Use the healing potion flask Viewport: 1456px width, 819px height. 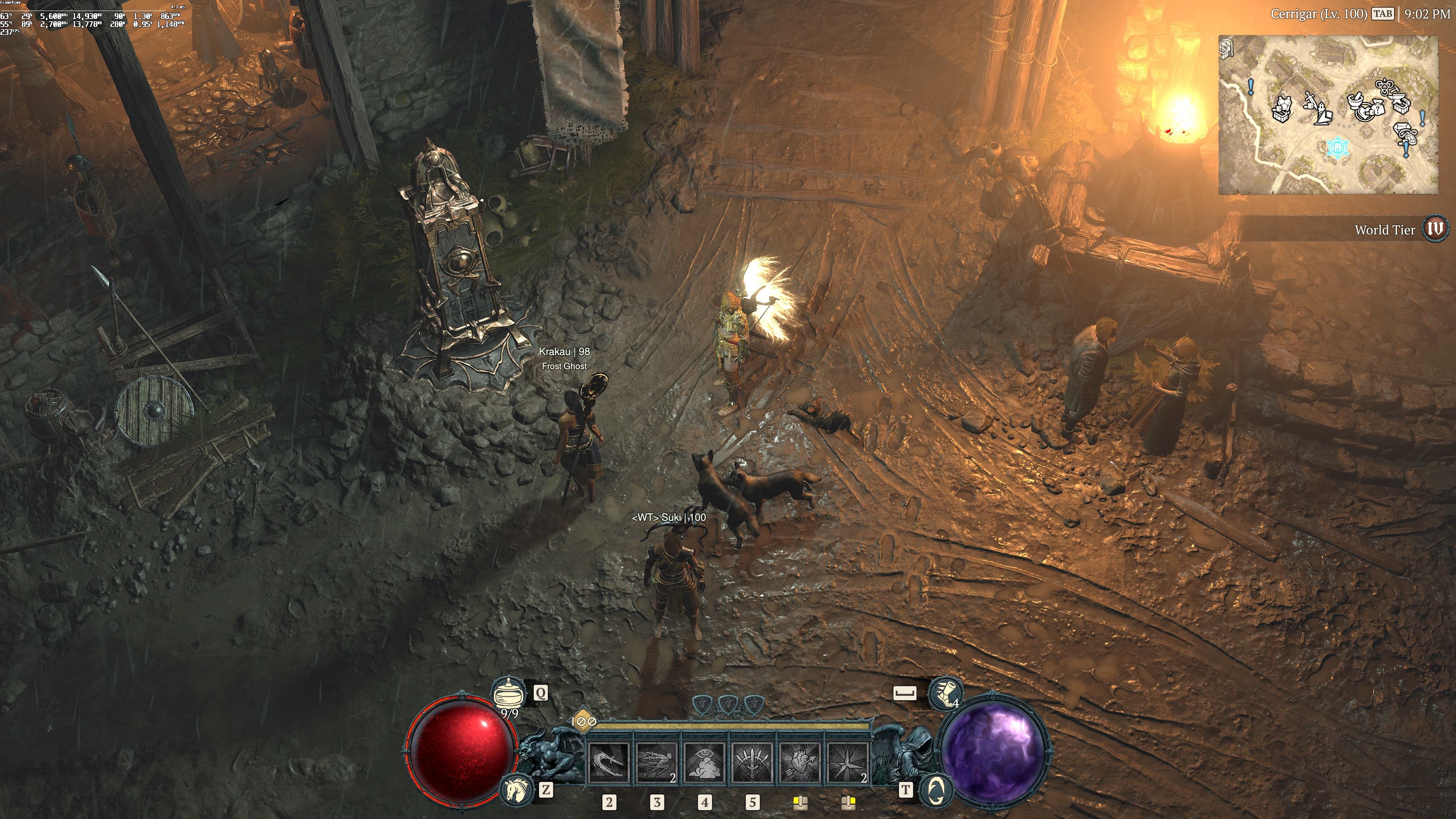(x=505, y=693)
